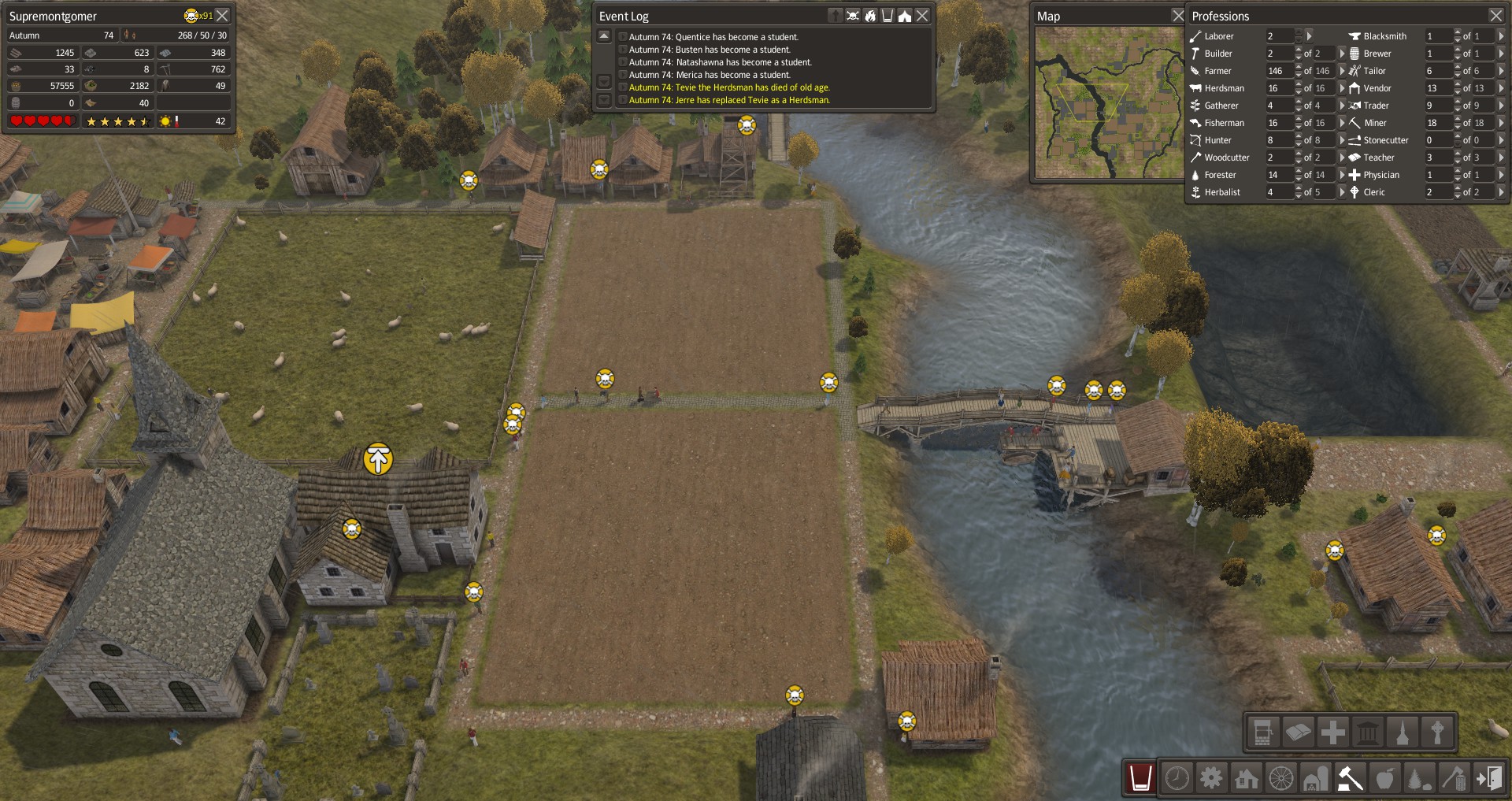This screenshot has height=801, width=1512.
Task: Open the clock game speed menu
Action: coord(1177,778)
